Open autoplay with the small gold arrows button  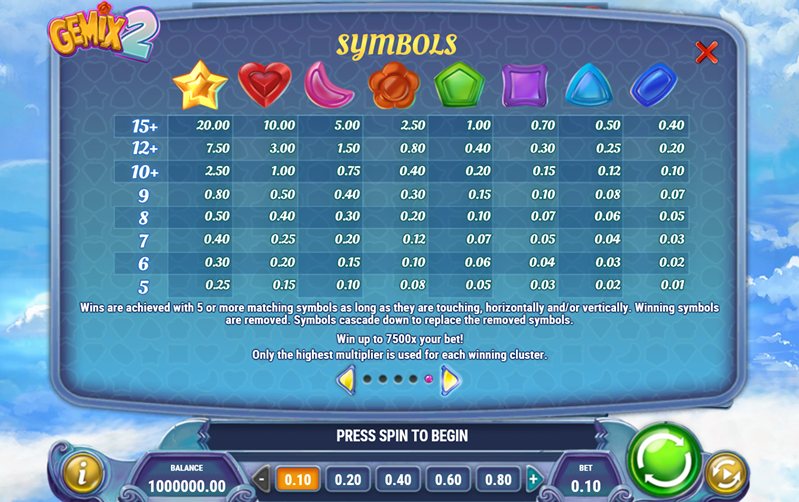pos(724,473)
